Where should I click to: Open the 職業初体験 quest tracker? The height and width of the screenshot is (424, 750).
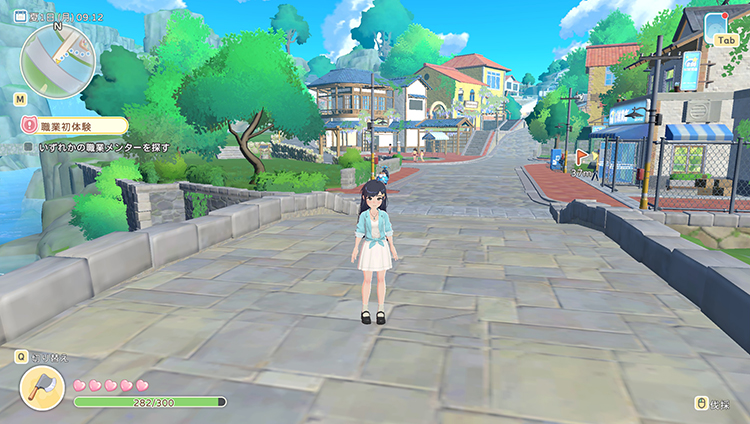click(x=76, y=126)
